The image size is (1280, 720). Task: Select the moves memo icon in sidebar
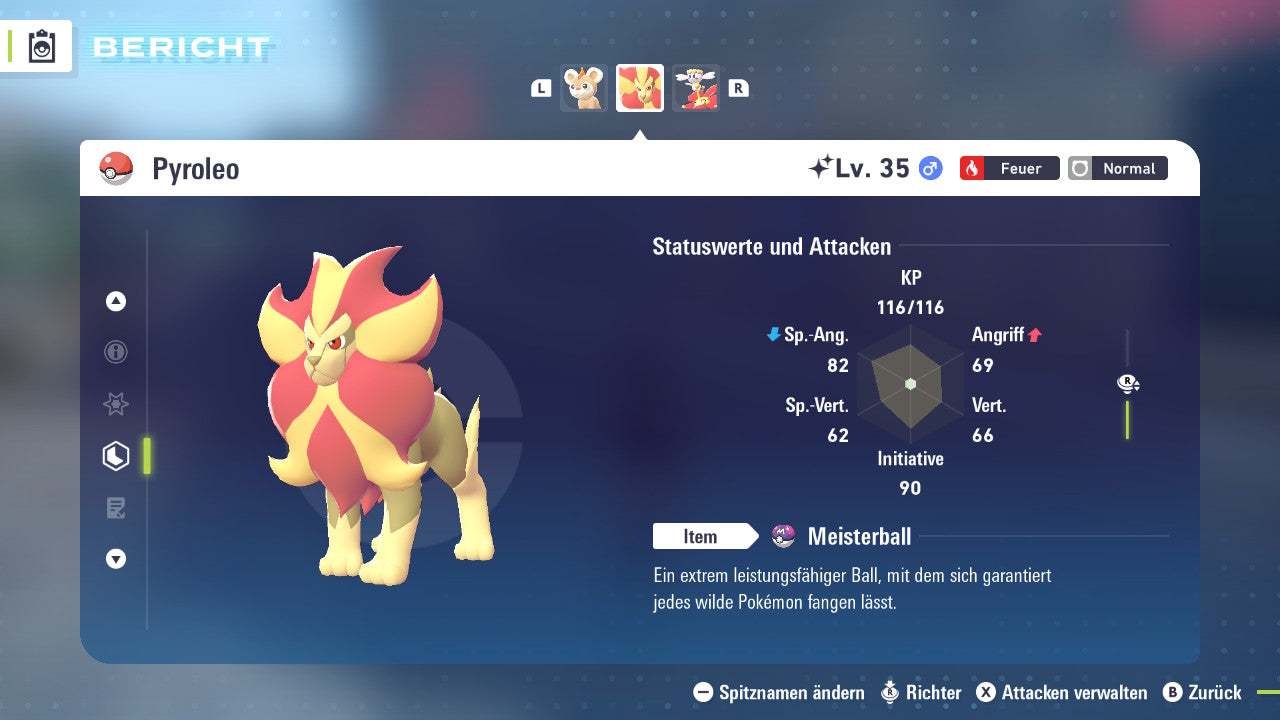point(115,507)
